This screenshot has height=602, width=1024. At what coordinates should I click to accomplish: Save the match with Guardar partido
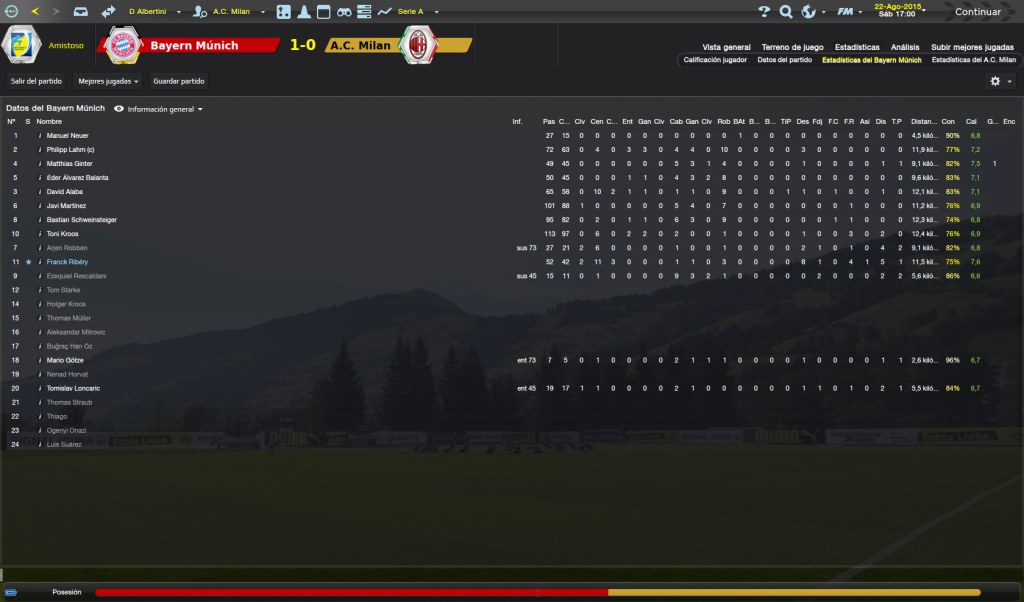click(180, 81)
